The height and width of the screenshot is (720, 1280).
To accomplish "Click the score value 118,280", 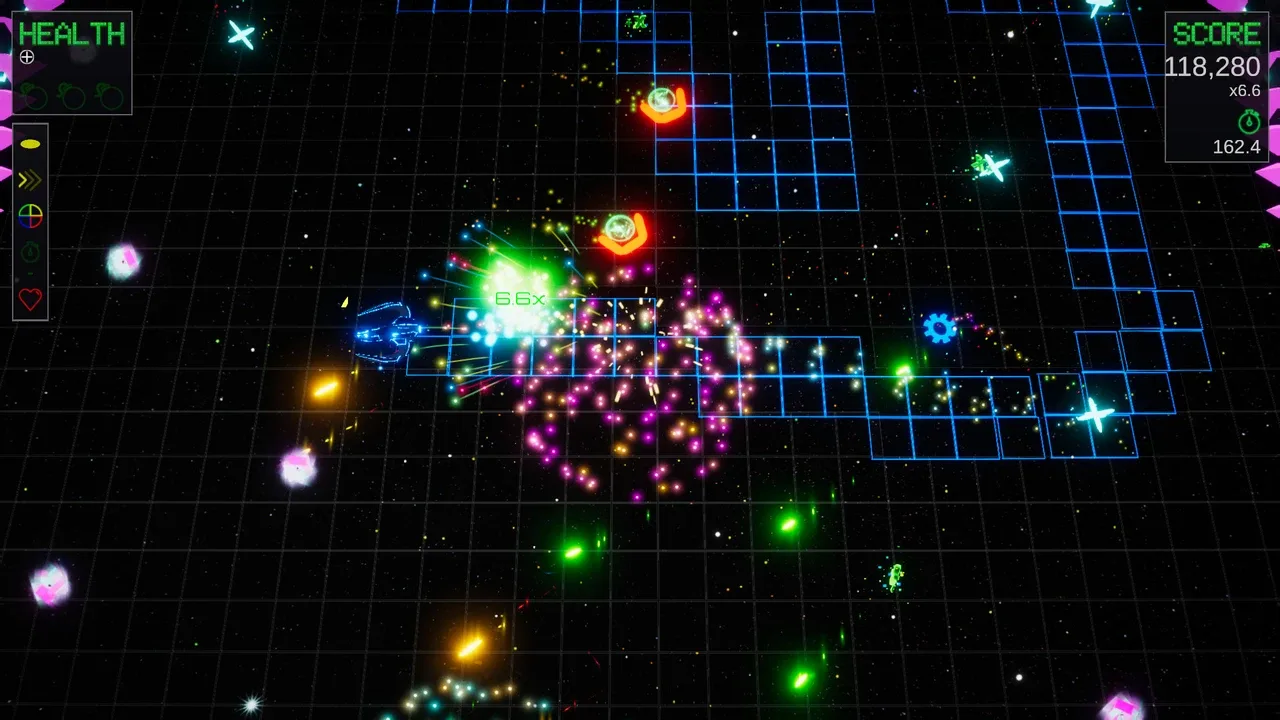I will tap(1211, 67).
